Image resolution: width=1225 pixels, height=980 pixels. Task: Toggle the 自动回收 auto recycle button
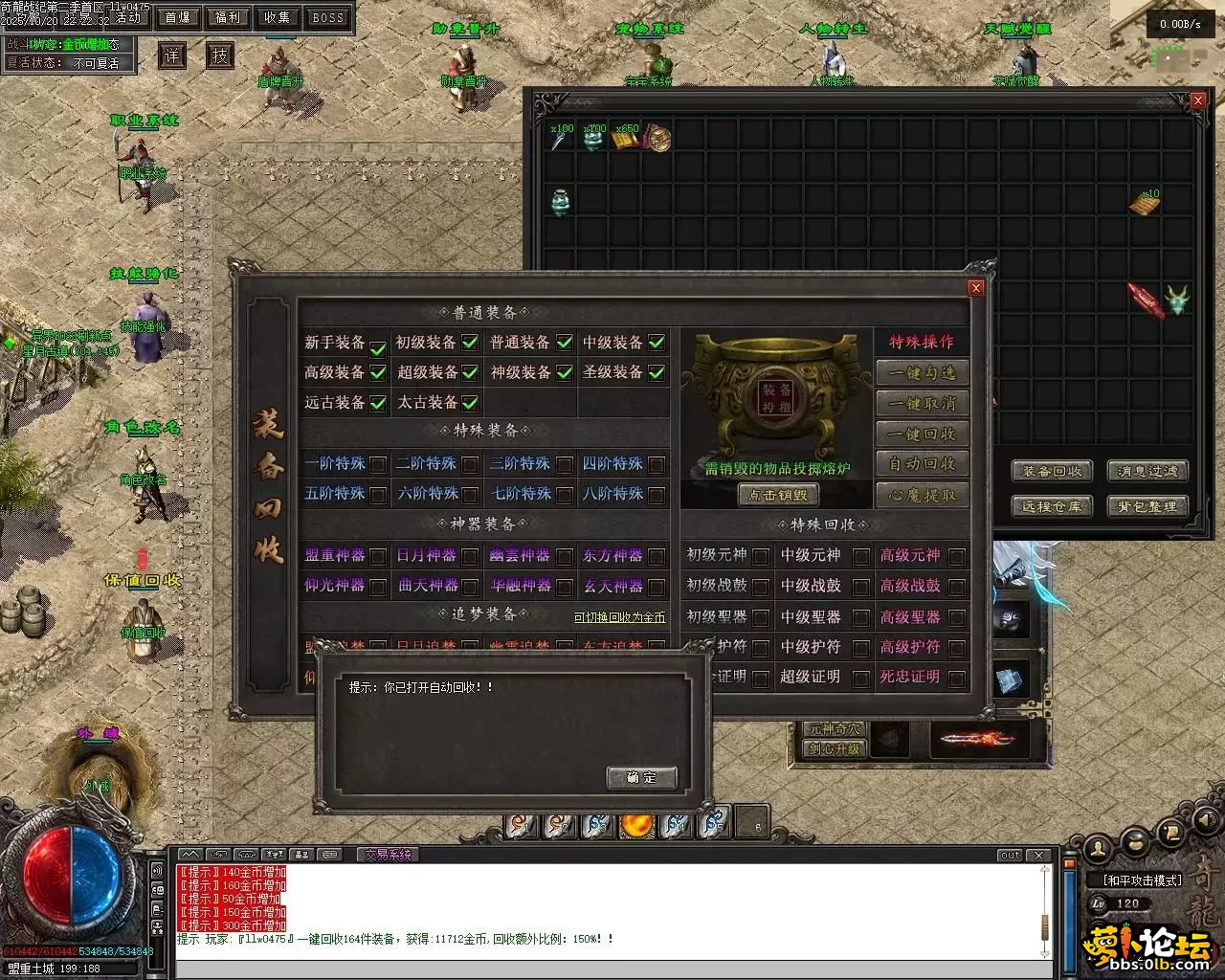pos(922,464)
